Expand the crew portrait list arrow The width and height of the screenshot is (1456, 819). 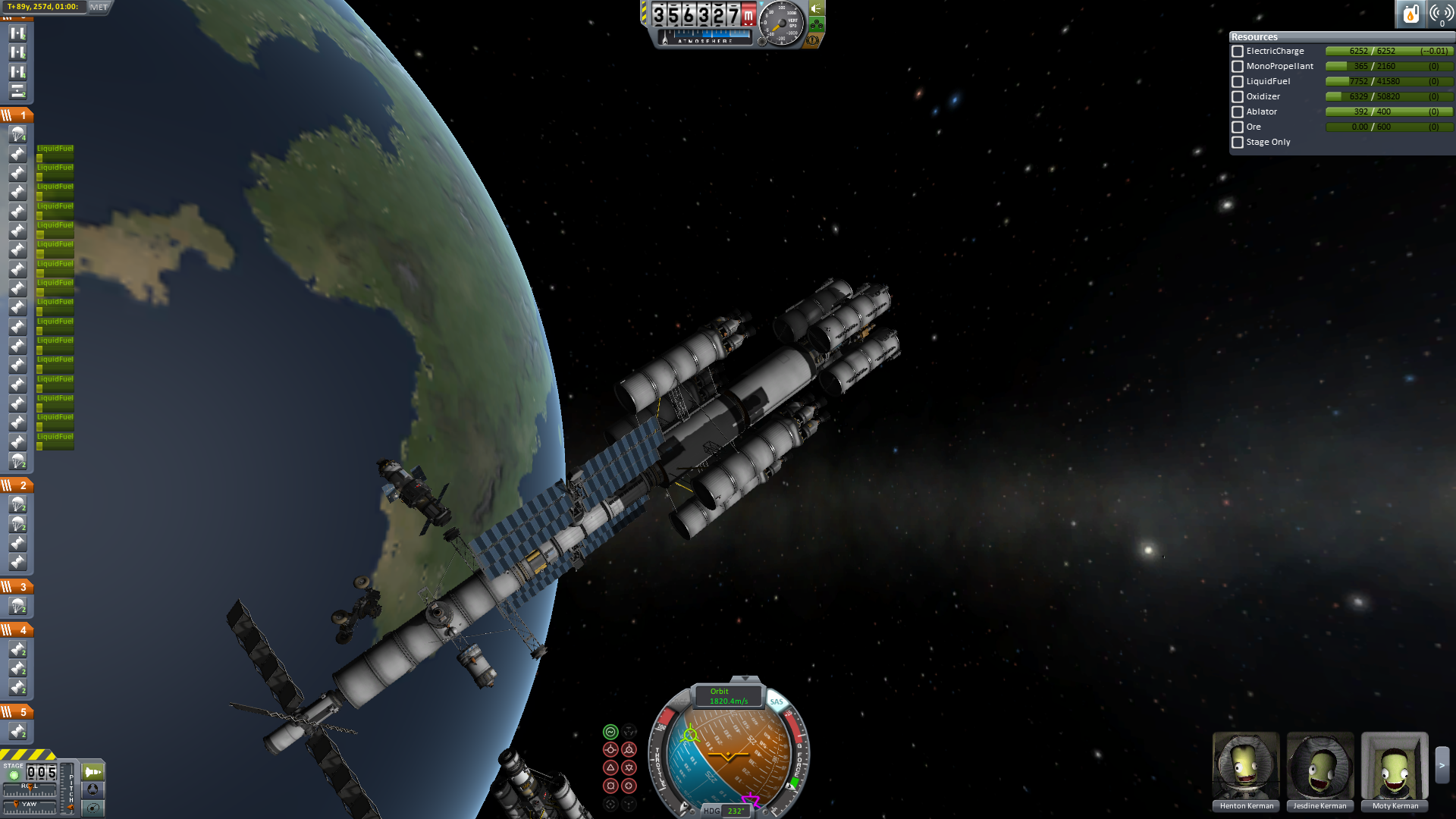click(x=1442, y=766)
